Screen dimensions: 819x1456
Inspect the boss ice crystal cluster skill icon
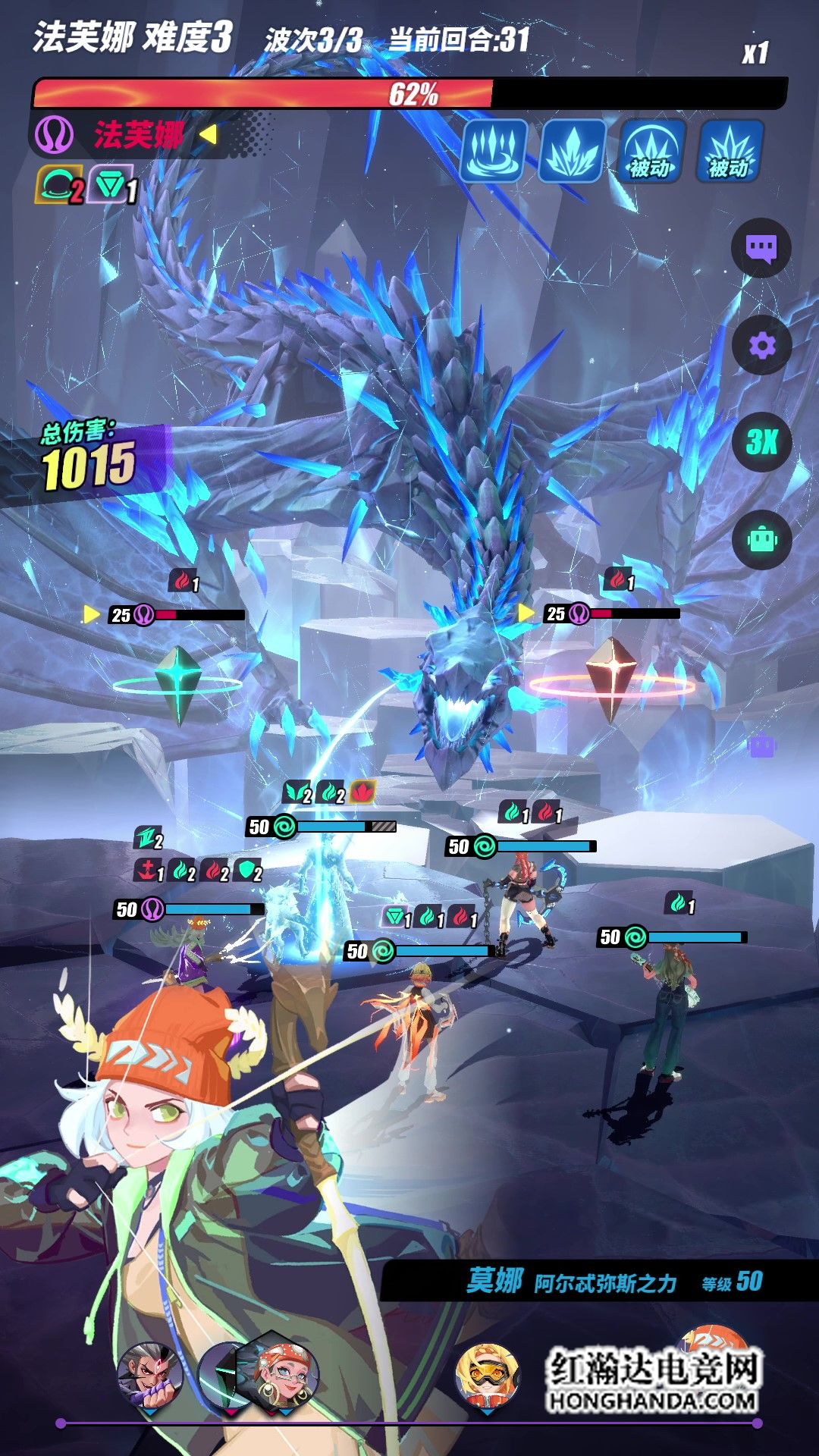(573, 150)
